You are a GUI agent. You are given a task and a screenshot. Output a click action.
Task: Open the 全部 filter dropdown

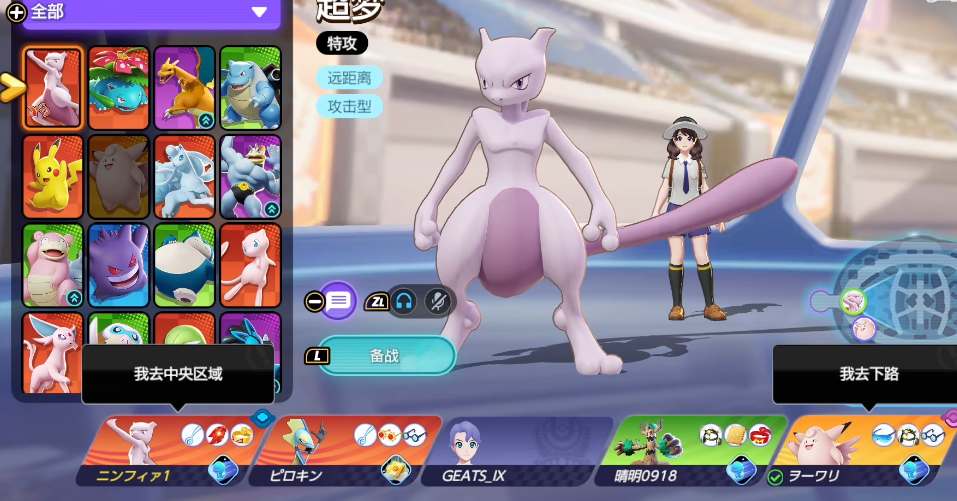tap(259, 12)
